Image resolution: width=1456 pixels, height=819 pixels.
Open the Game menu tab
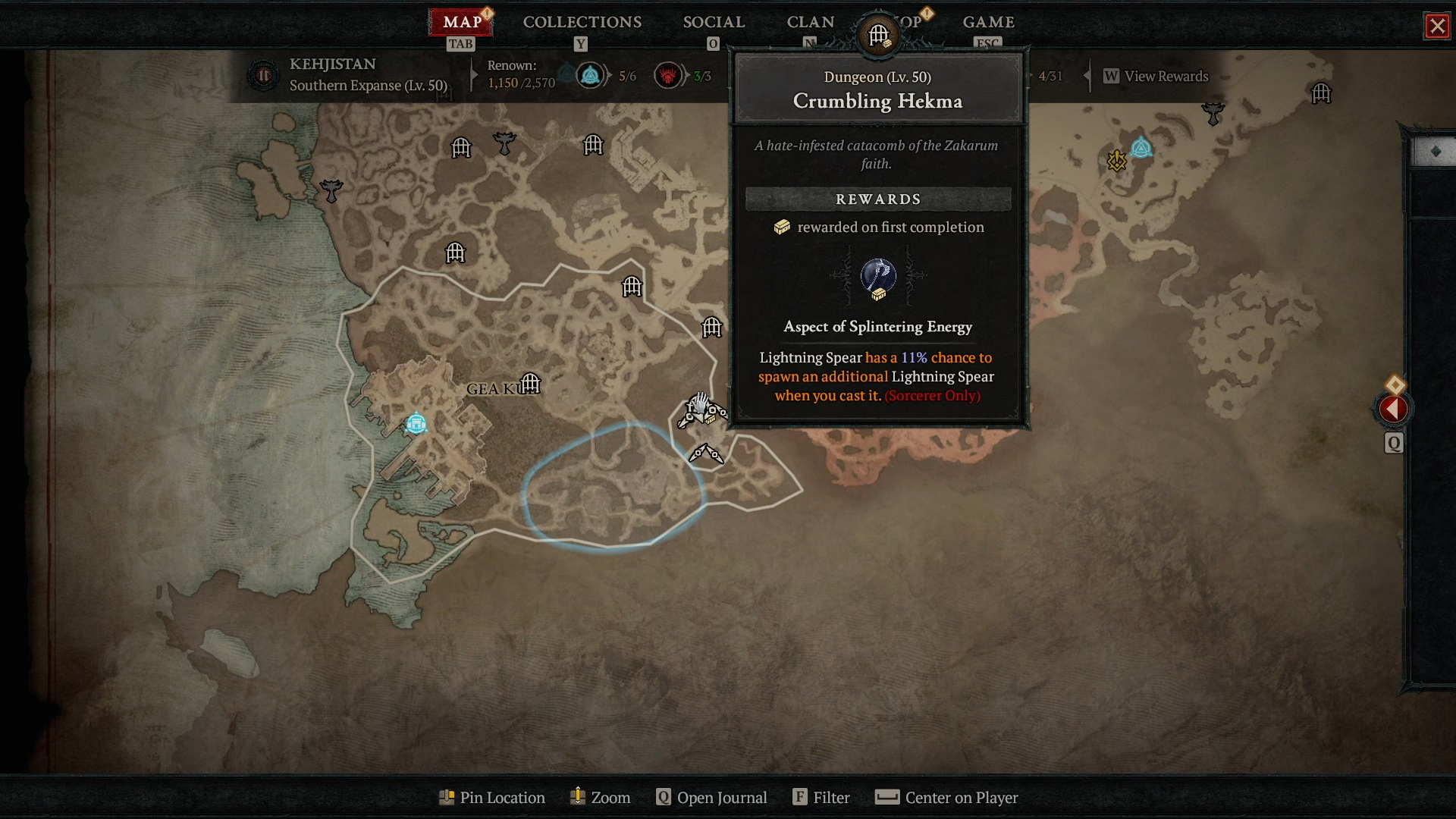(988, 22)
